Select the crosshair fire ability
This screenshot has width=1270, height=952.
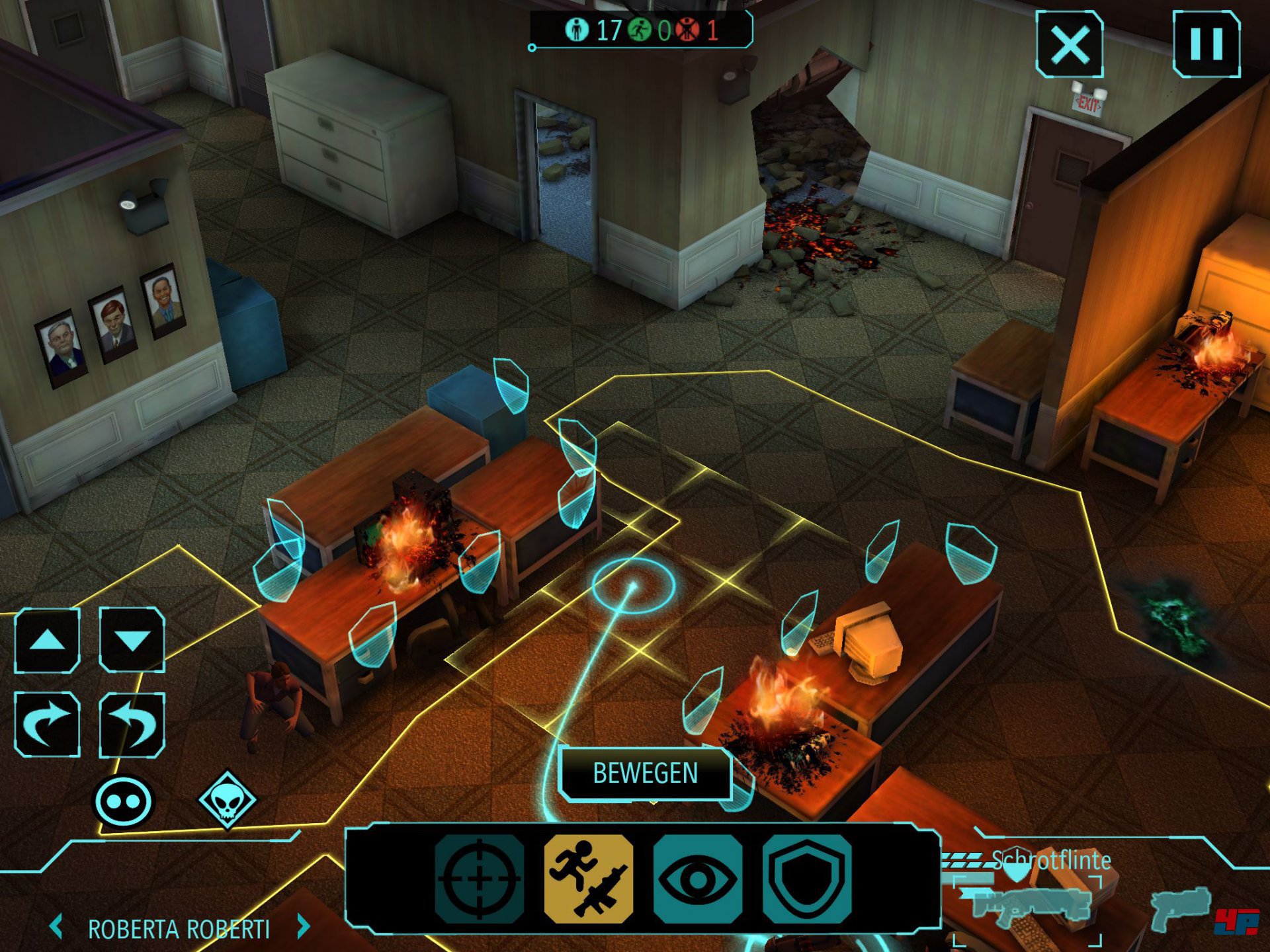(x=480, y=879)
